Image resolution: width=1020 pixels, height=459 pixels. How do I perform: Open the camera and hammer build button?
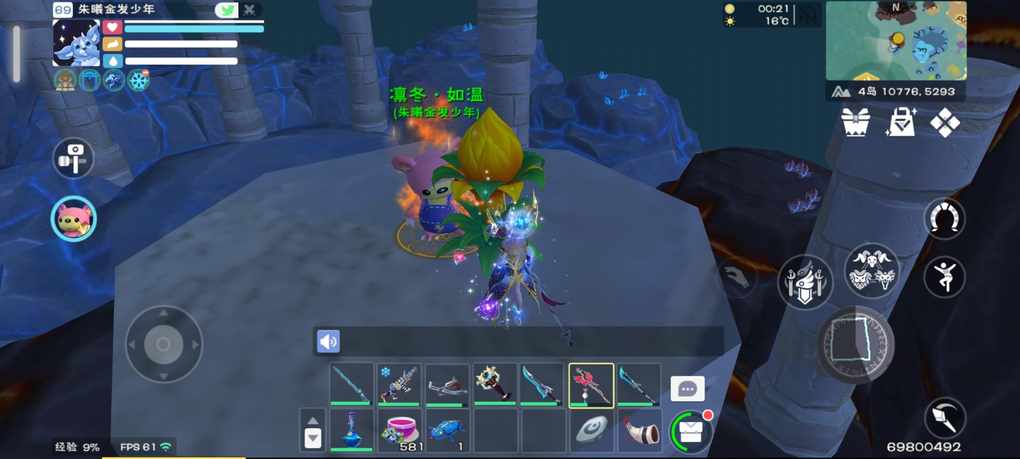click(73, 158)
